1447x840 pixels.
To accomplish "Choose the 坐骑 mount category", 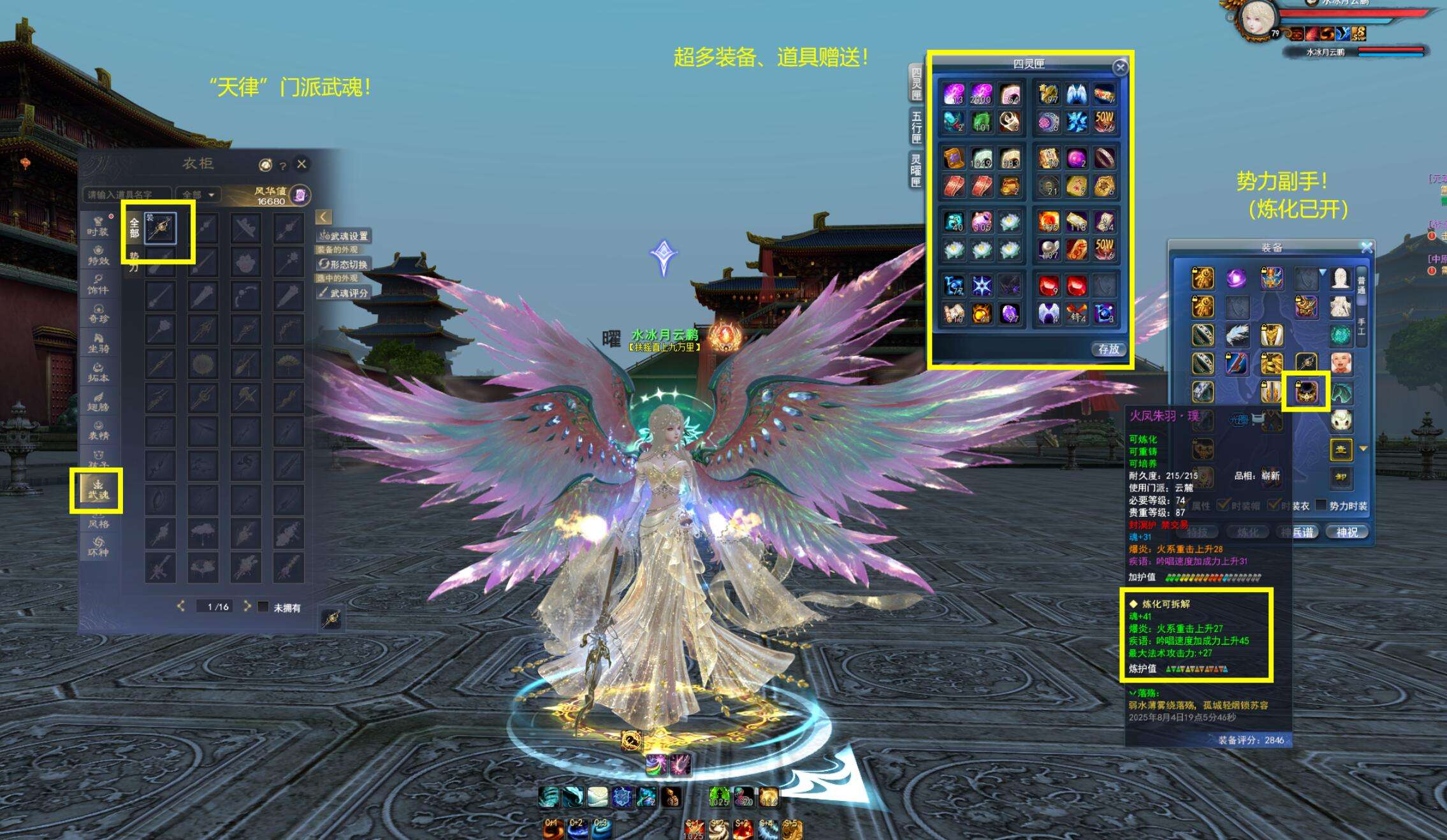I will coord(98,343).
